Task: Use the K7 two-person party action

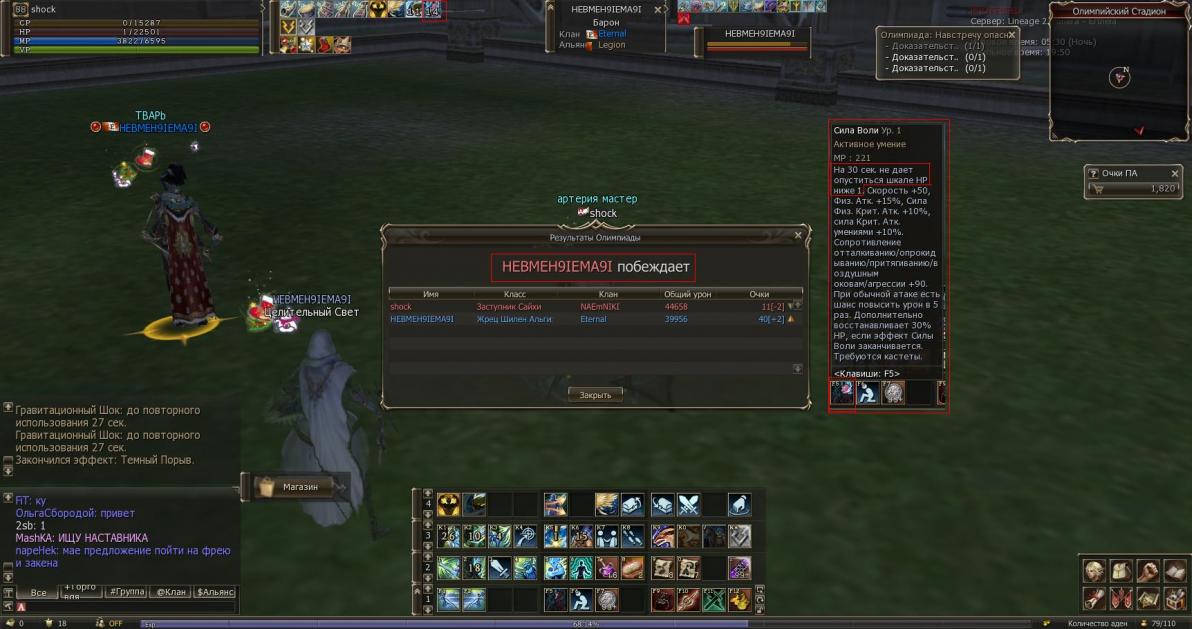Action: [607, 536]
